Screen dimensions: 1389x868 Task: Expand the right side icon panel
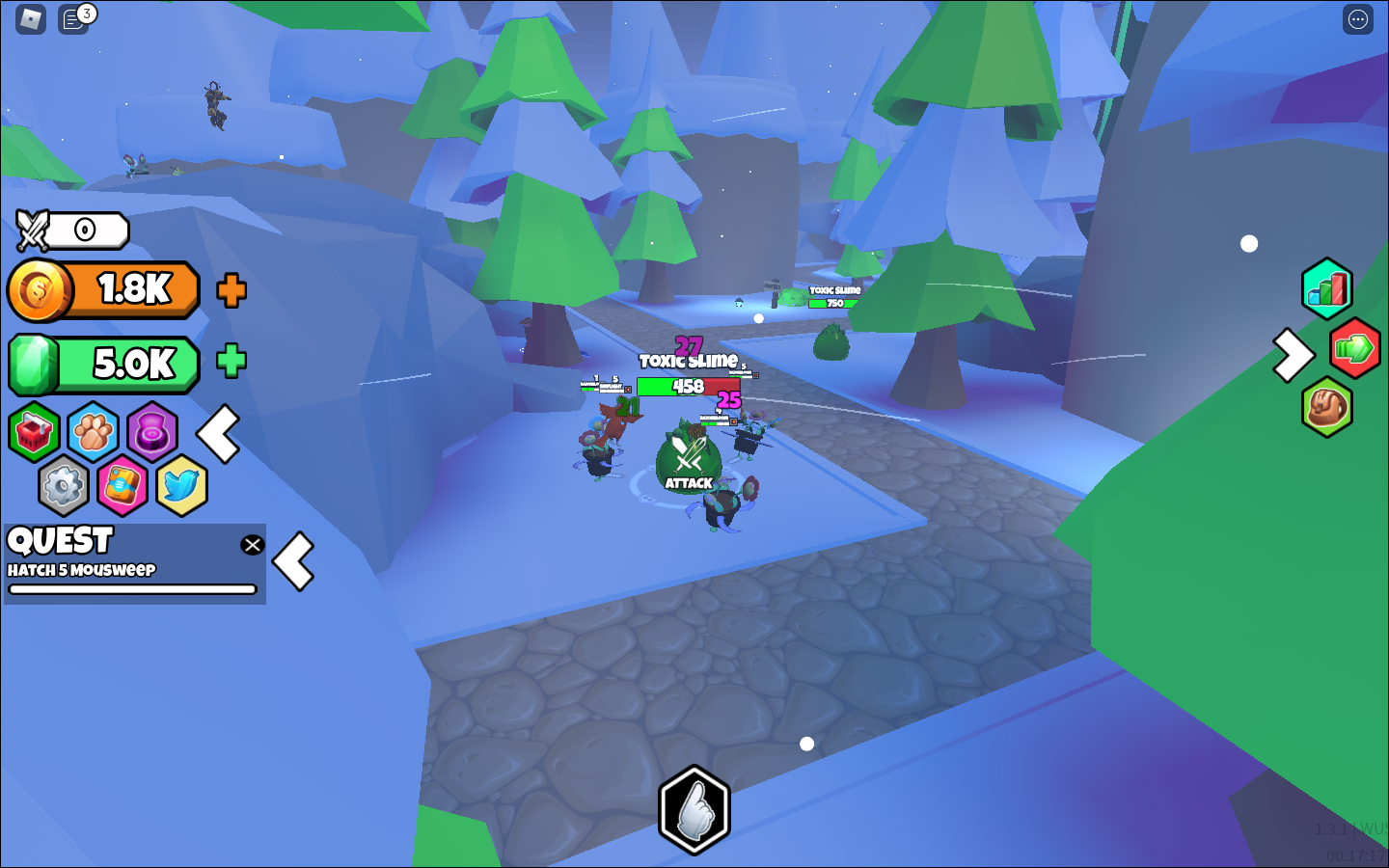[1293, 356]
